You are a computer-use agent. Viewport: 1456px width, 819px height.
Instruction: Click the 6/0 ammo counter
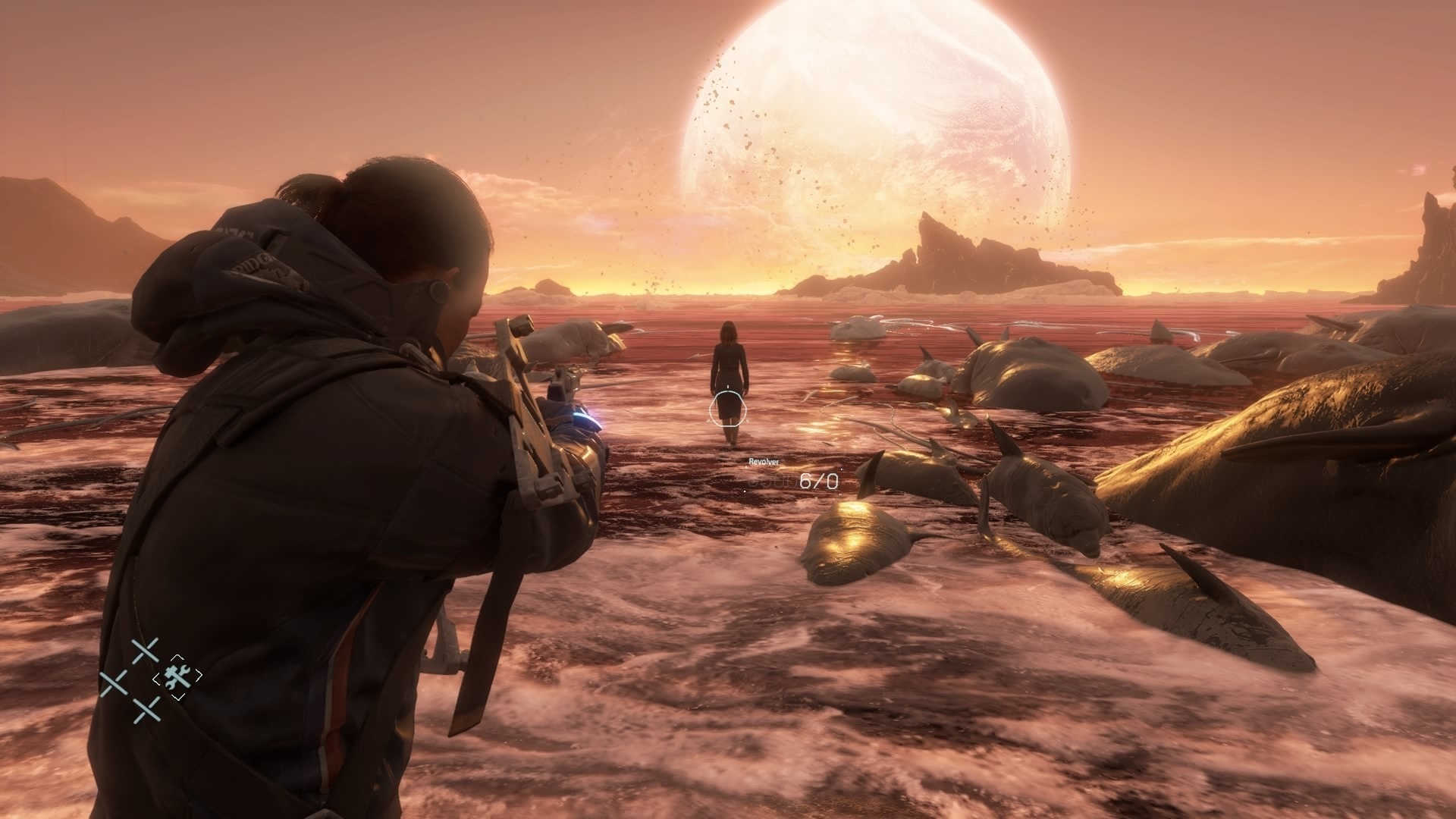click(x=819, y=481)
